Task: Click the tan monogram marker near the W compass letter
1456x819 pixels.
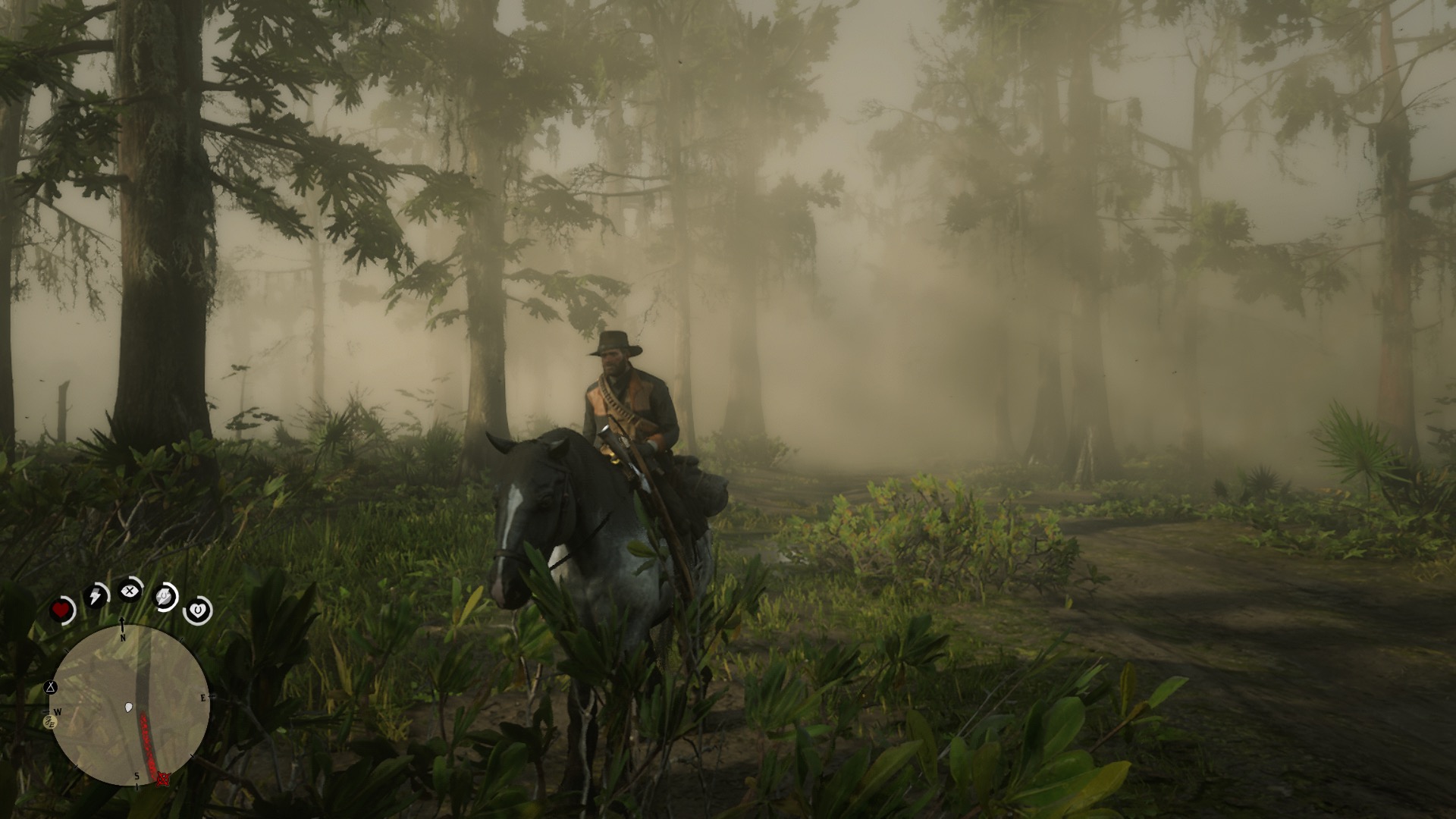Action: 52,723
